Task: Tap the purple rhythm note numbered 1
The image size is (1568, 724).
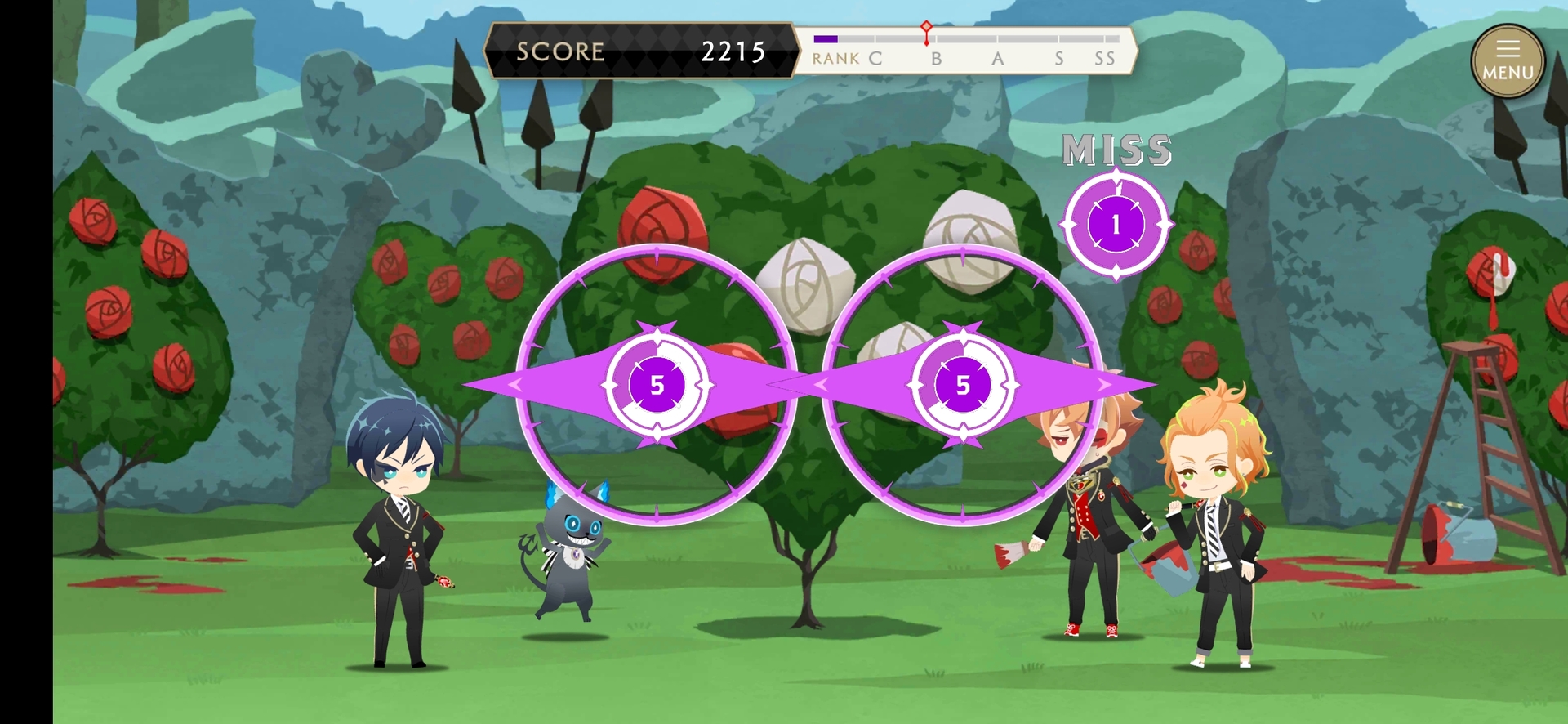Action: 1116,225
